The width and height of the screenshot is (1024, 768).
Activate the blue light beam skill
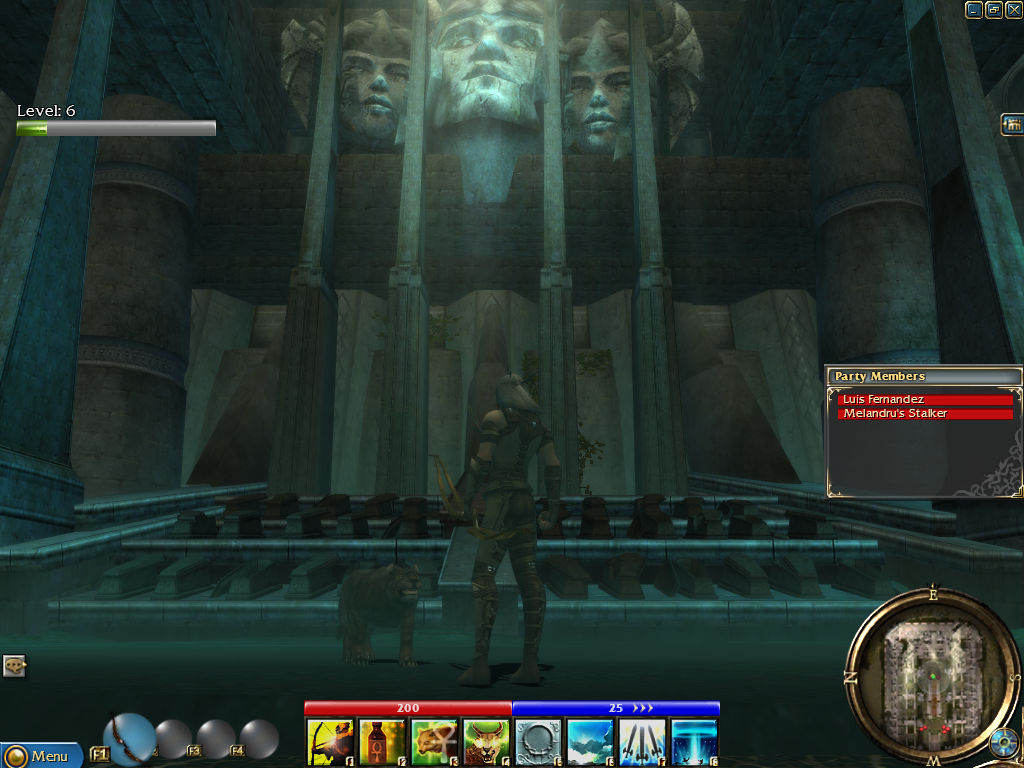tap(694, 742)
